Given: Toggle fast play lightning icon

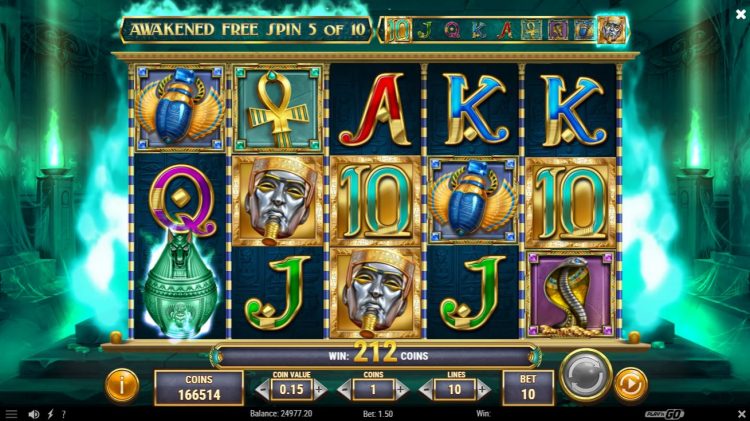Looking at the screenshot, I should click(50, 413).
